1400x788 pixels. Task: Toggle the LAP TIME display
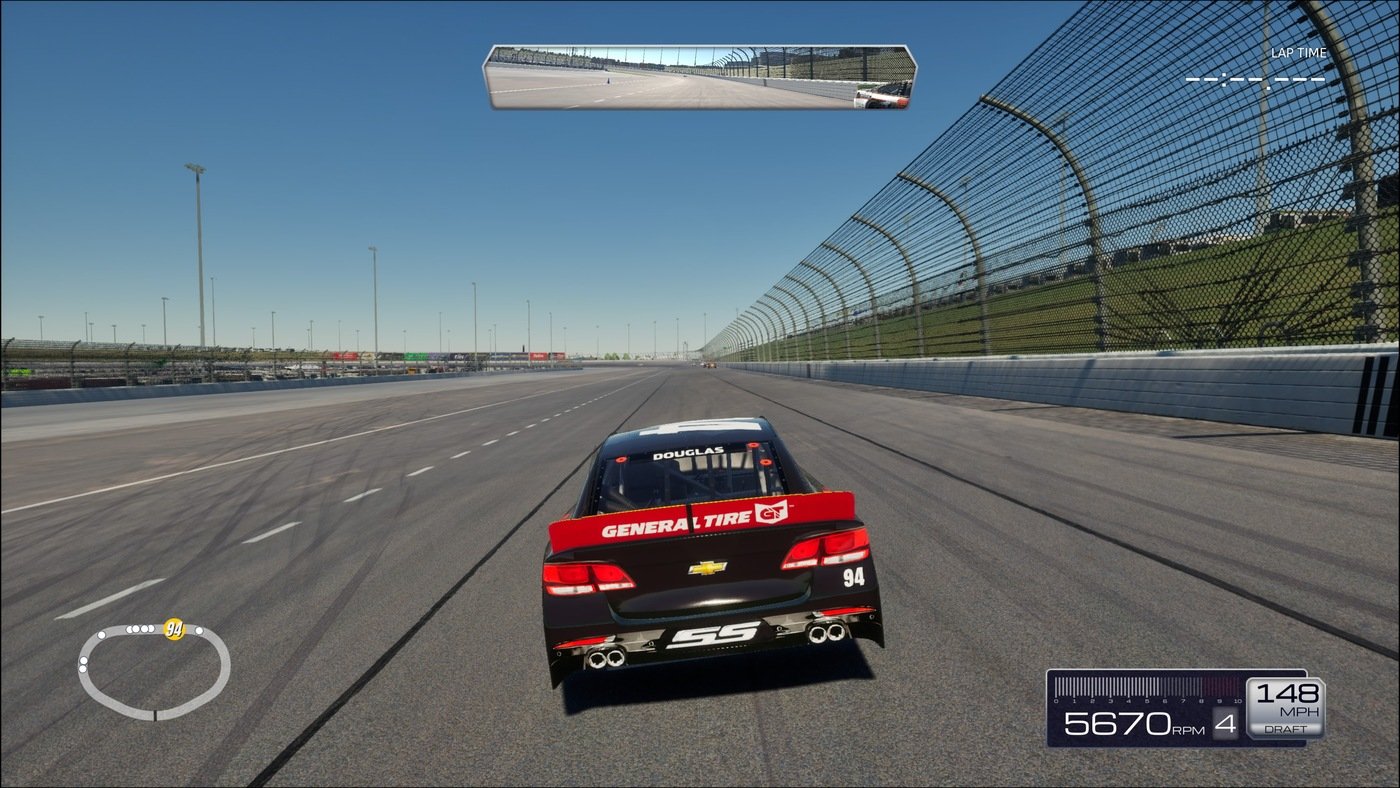tap(1300, 52)
